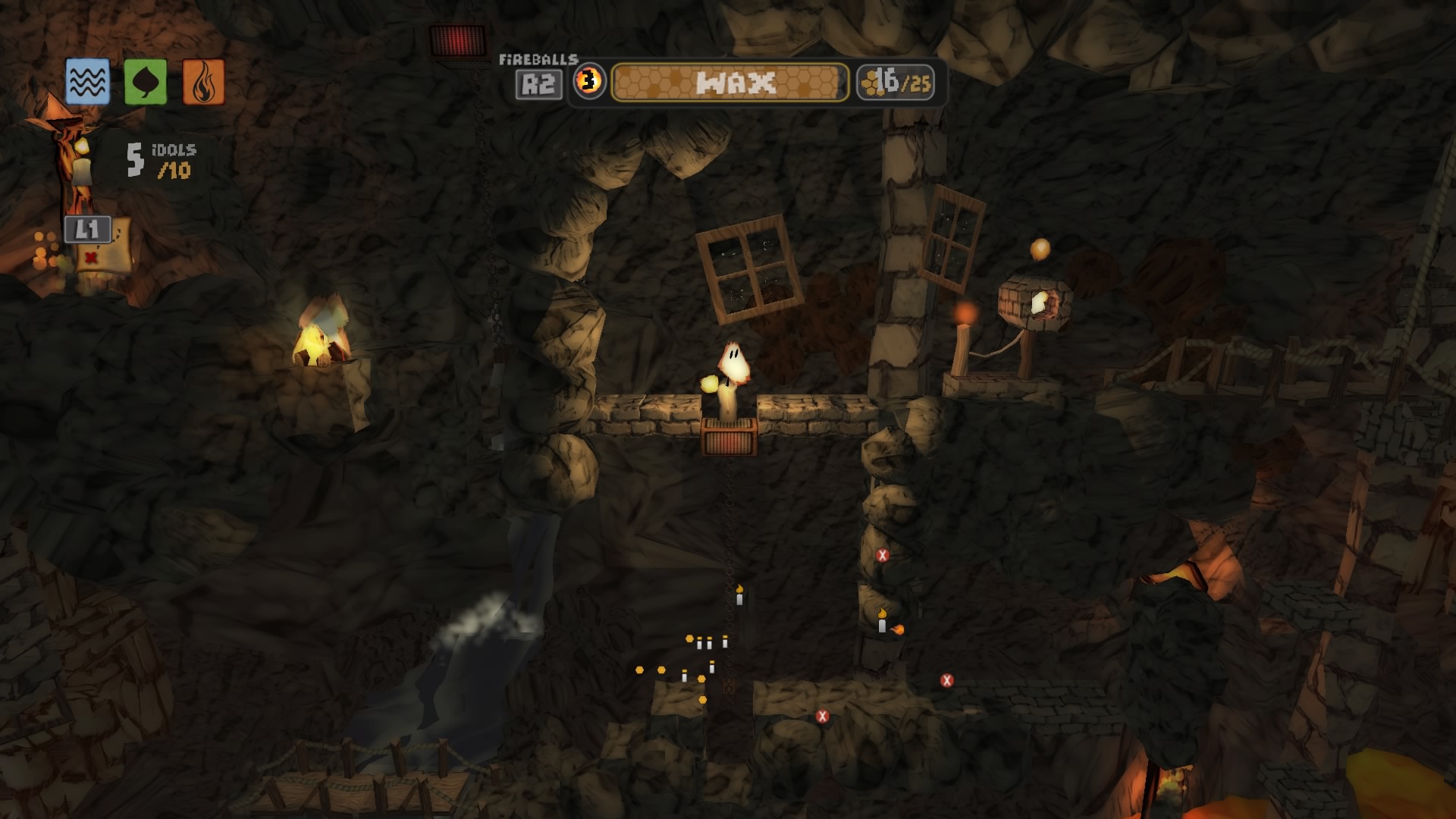This screenshot has height=819, width=1456.
Task: Expand the Fireballs label header
Action: (538, 58)
